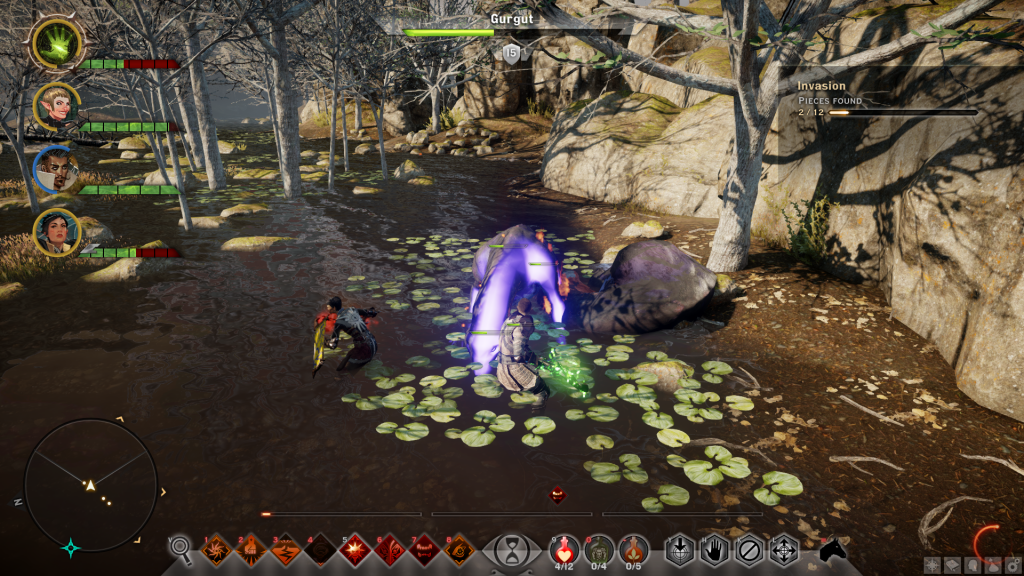Use the orange flask showing 0/5
1024x576 pixels.
point(634,549)
